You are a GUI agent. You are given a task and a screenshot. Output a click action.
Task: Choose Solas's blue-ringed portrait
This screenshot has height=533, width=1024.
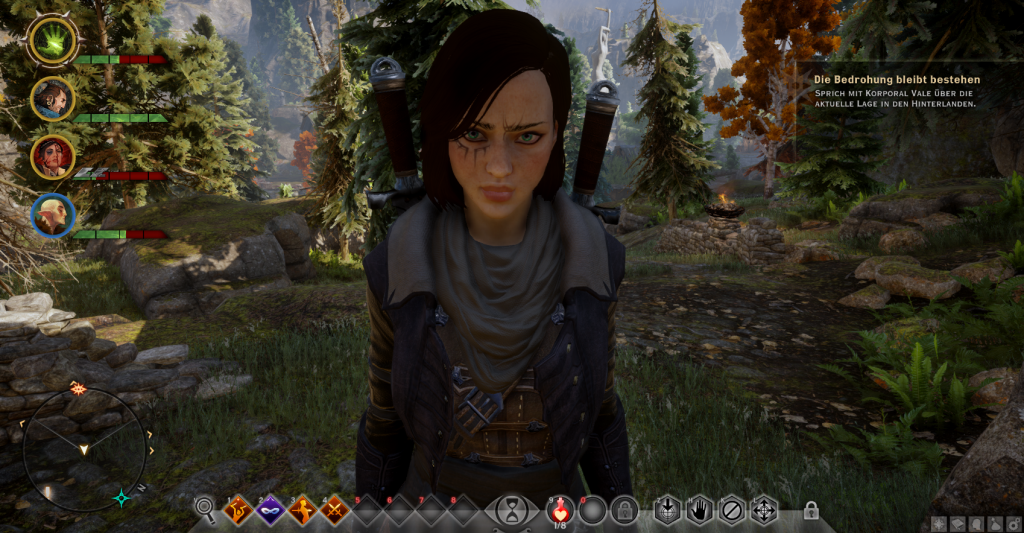(x=53, y=214)
